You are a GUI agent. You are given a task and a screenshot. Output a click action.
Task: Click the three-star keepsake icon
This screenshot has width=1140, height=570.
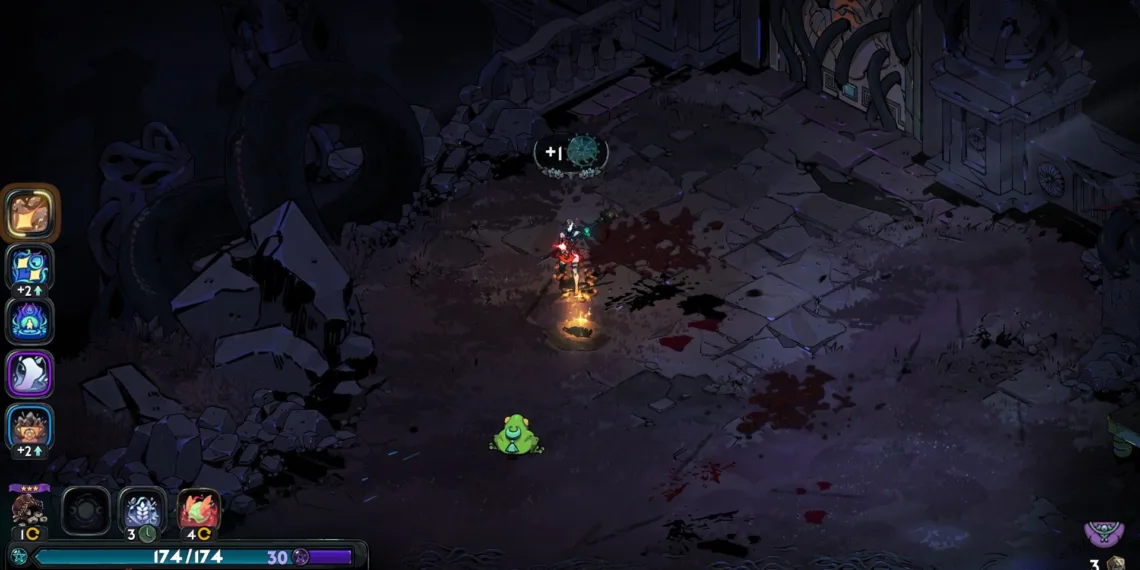(29, 508)
